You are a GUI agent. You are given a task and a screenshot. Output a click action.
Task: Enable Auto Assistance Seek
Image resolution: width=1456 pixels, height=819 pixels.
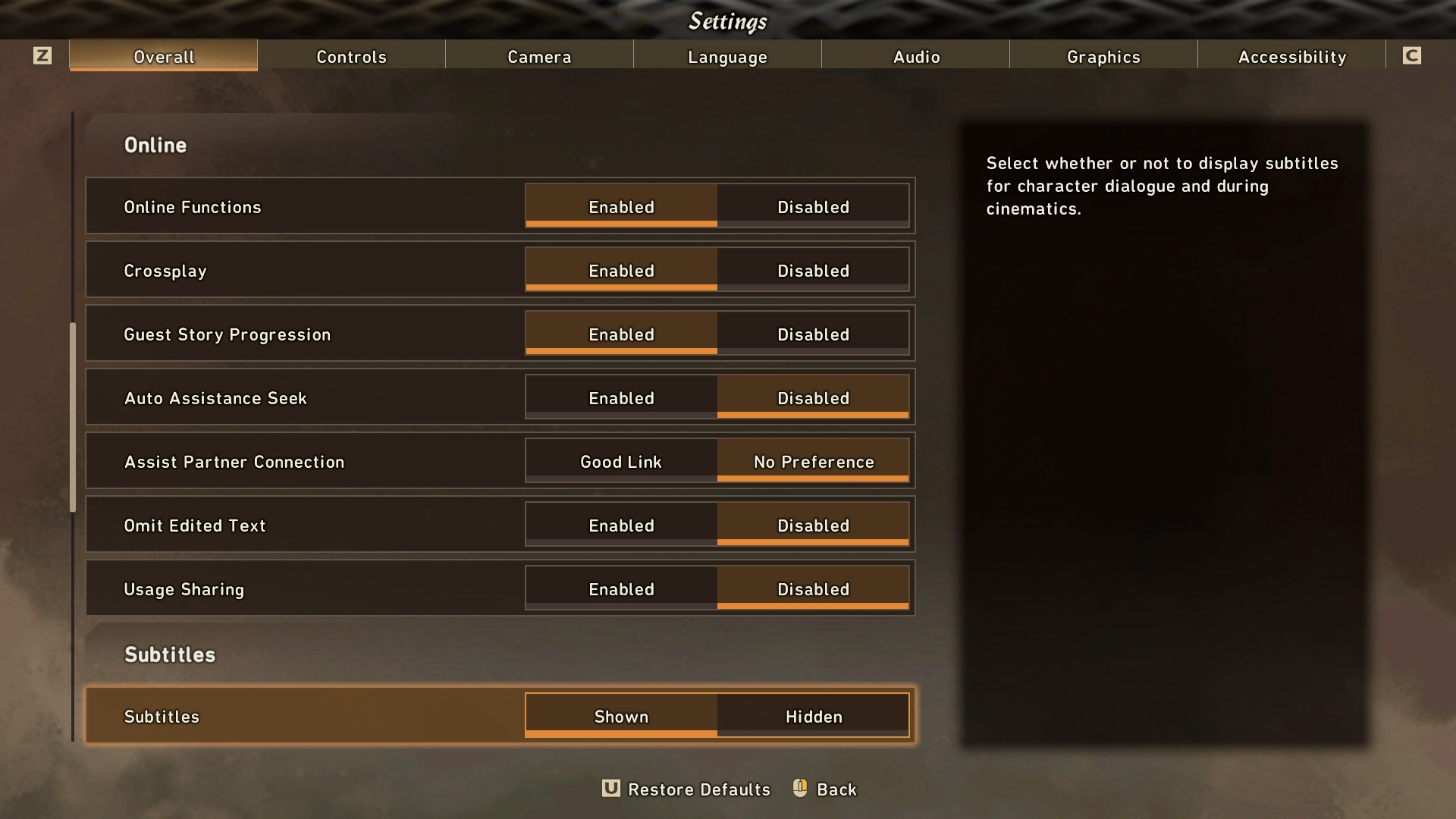(620, 397)
